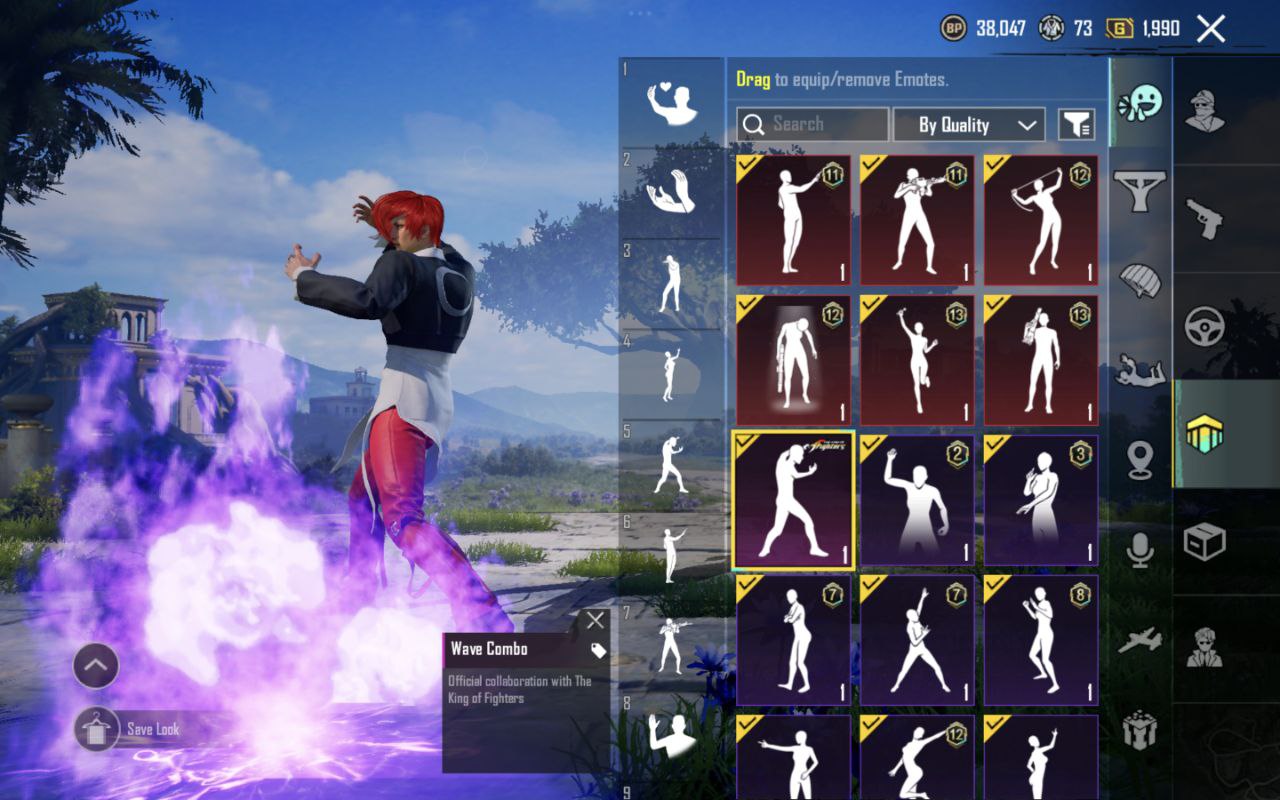Select the King of Fighters emote tile
The image size is (1280, 800).
point(793,500)
